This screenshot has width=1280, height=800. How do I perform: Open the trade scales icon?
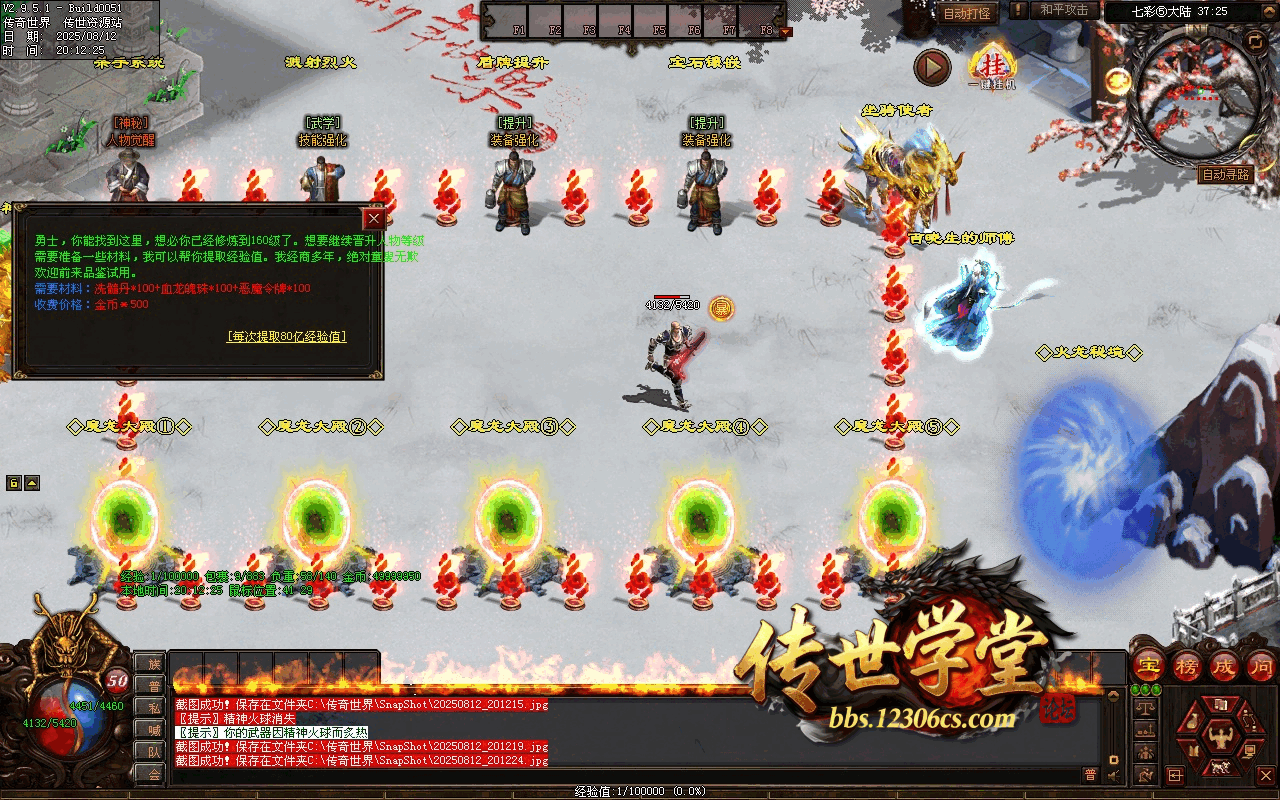1146,708
